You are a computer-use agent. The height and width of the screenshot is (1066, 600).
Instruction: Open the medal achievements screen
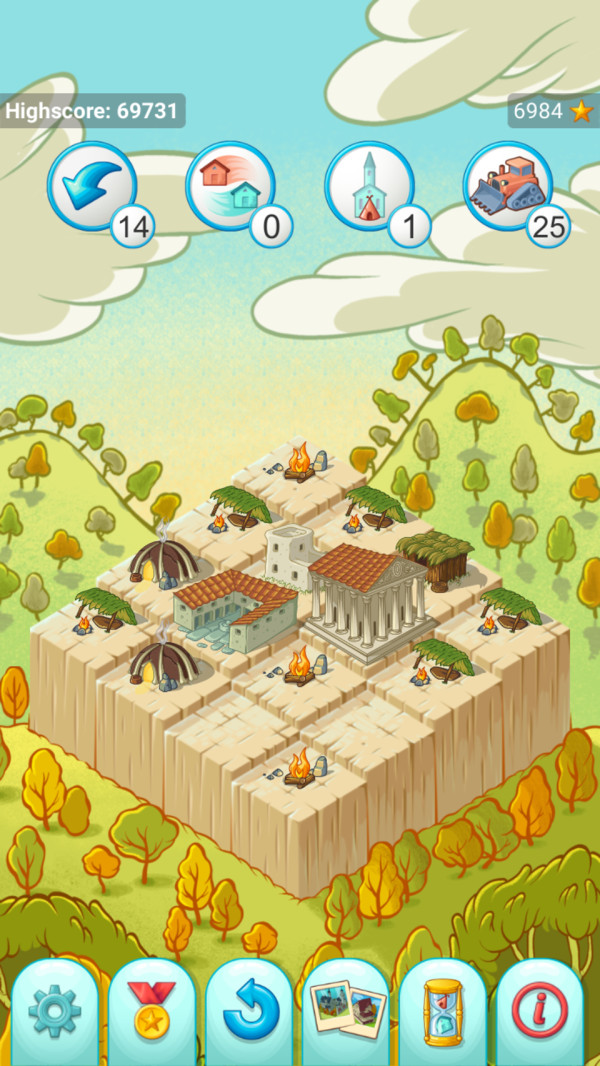[152, 1012]
